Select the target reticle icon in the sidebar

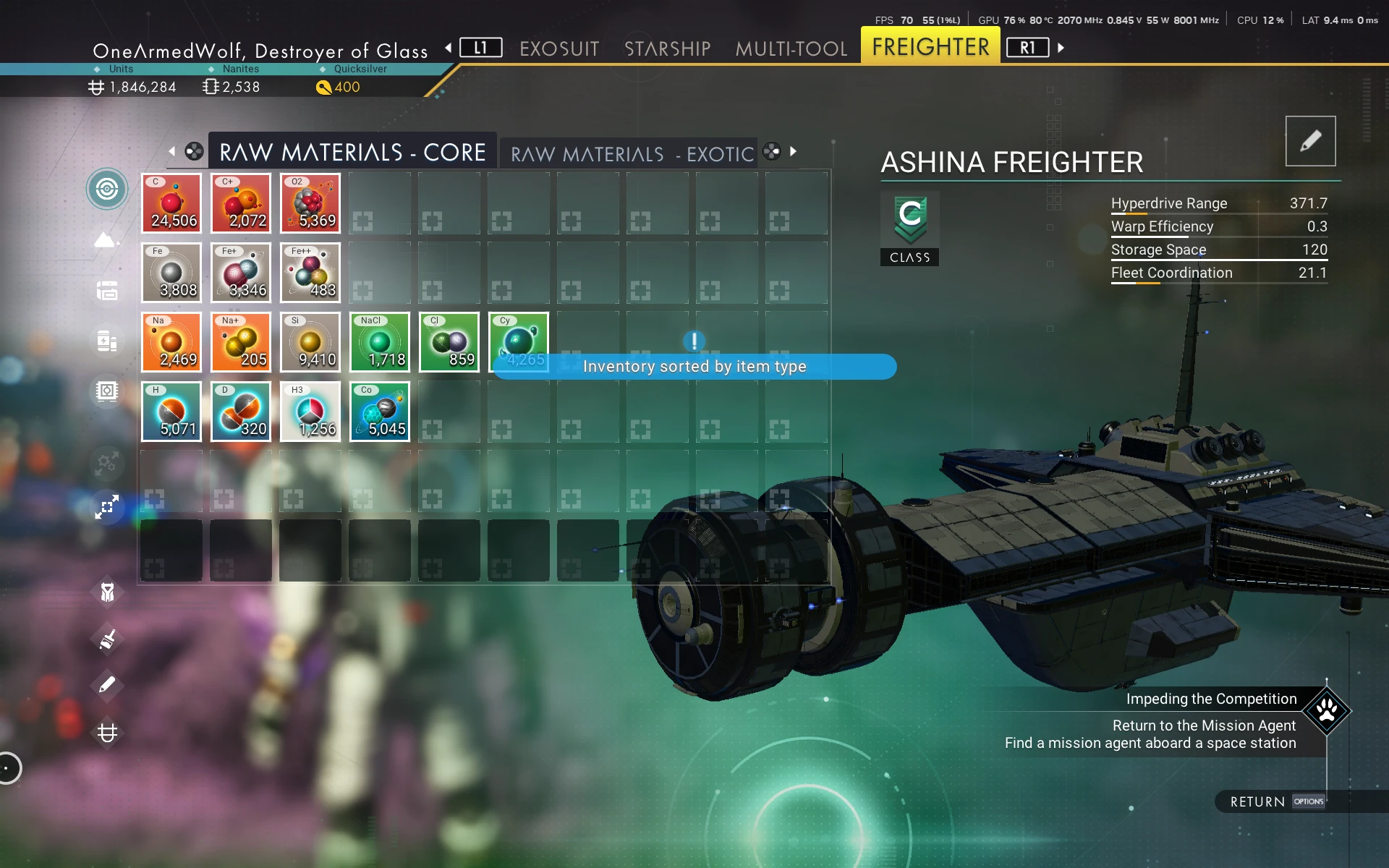(107, 188)
